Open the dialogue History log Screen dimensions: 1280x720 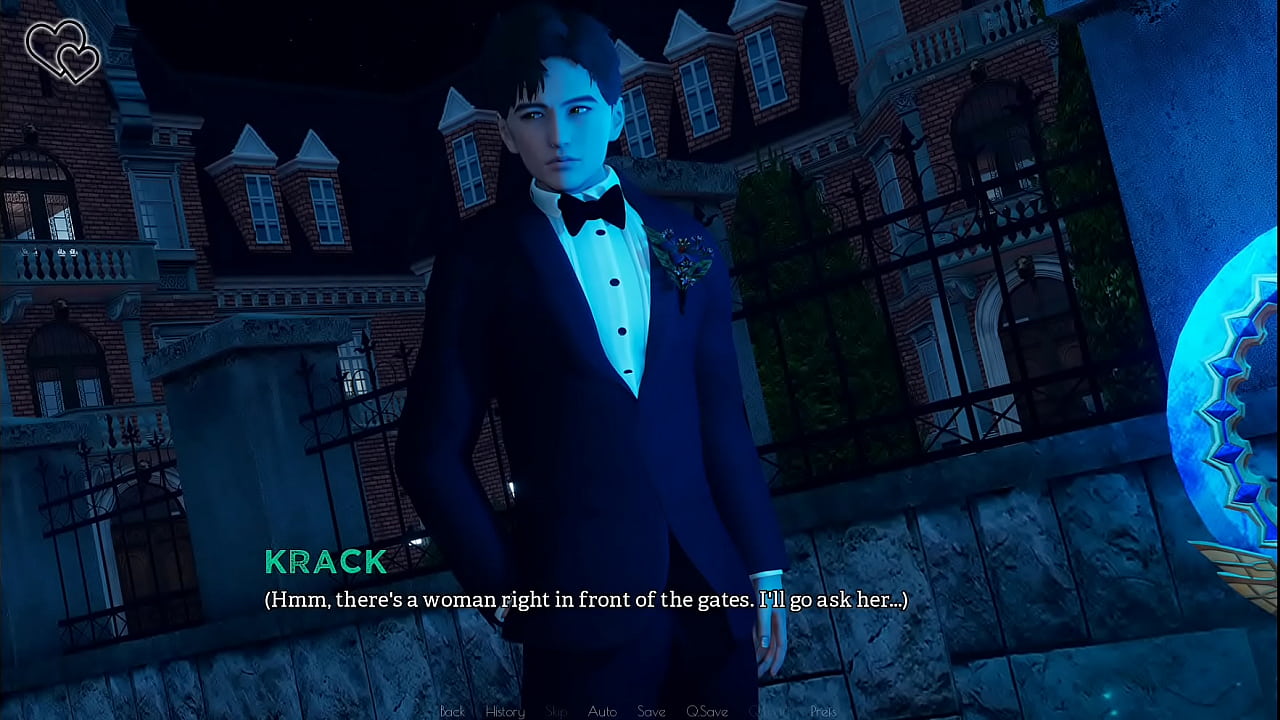pos(505,711)
